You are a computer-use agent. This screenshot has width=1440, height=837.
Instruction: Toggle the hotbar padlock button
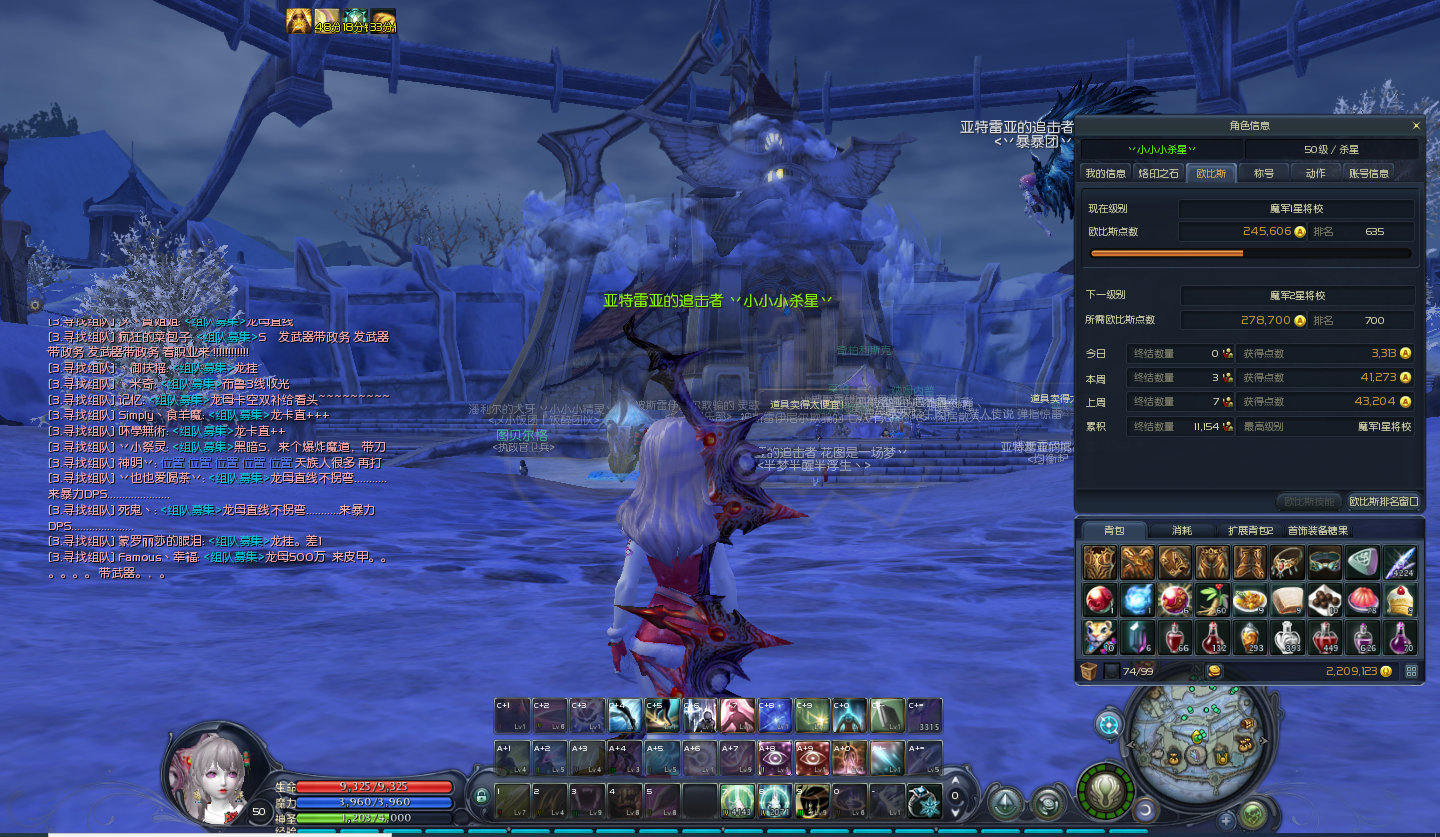(481, 795)
